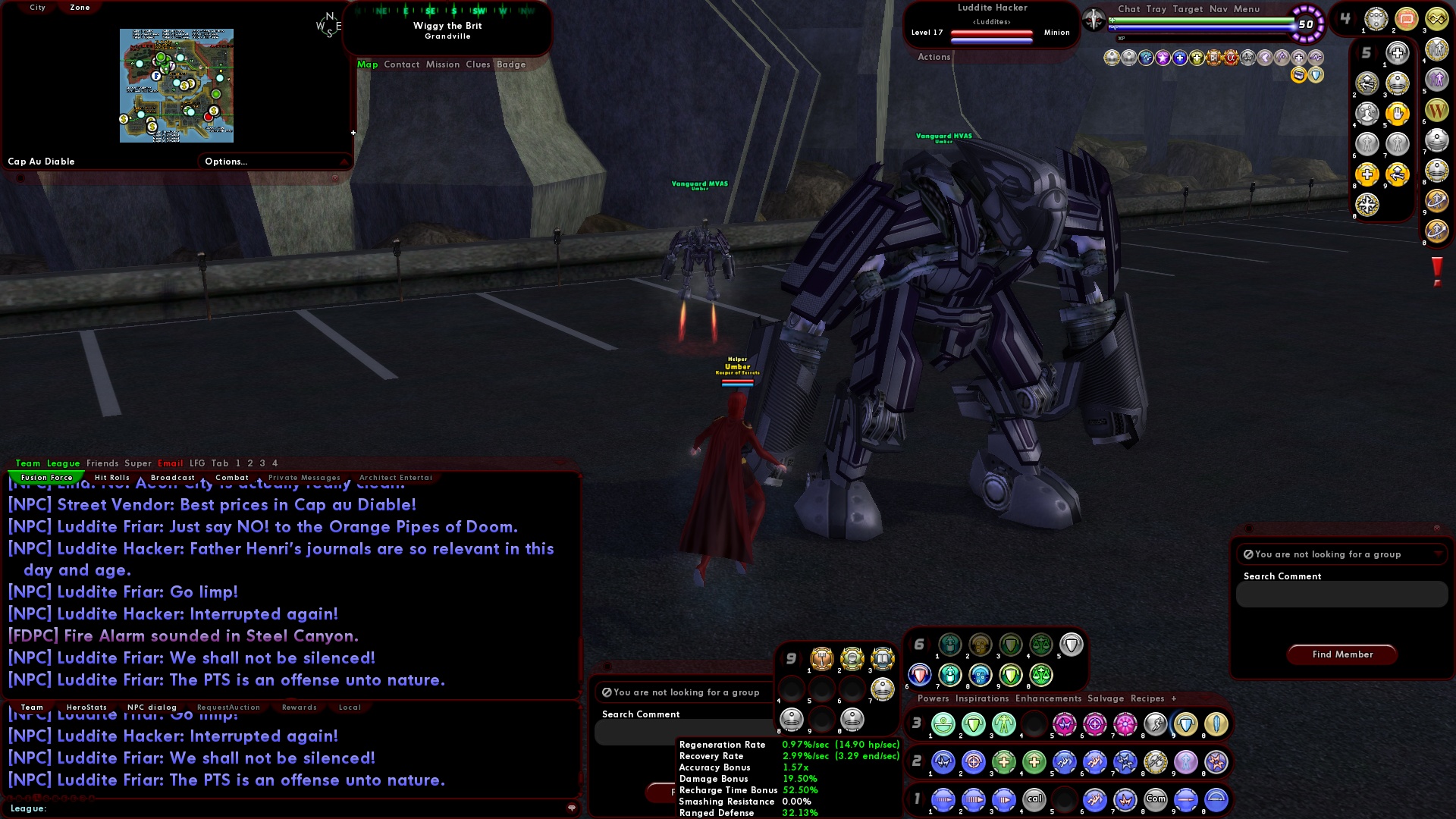The width and height of the screenshot is (1456, 819).
Task: Open the Menu entry in the top bar
Action: point(1247,9)
